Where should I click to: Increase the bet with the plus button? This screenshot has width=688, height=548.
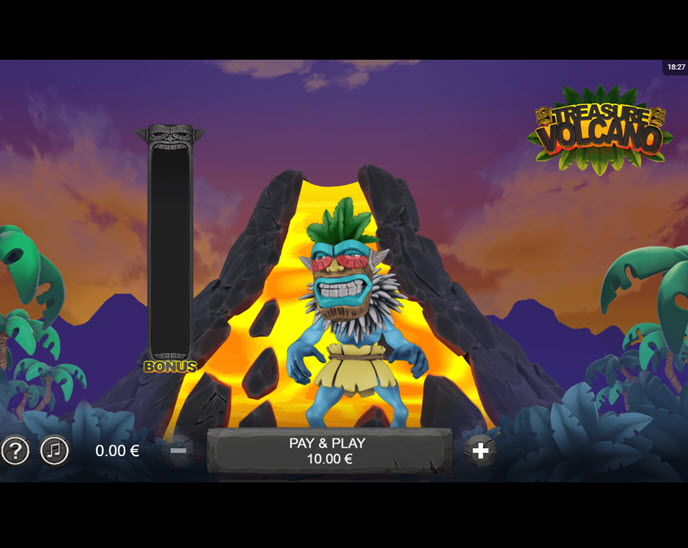tap(481, 451)
